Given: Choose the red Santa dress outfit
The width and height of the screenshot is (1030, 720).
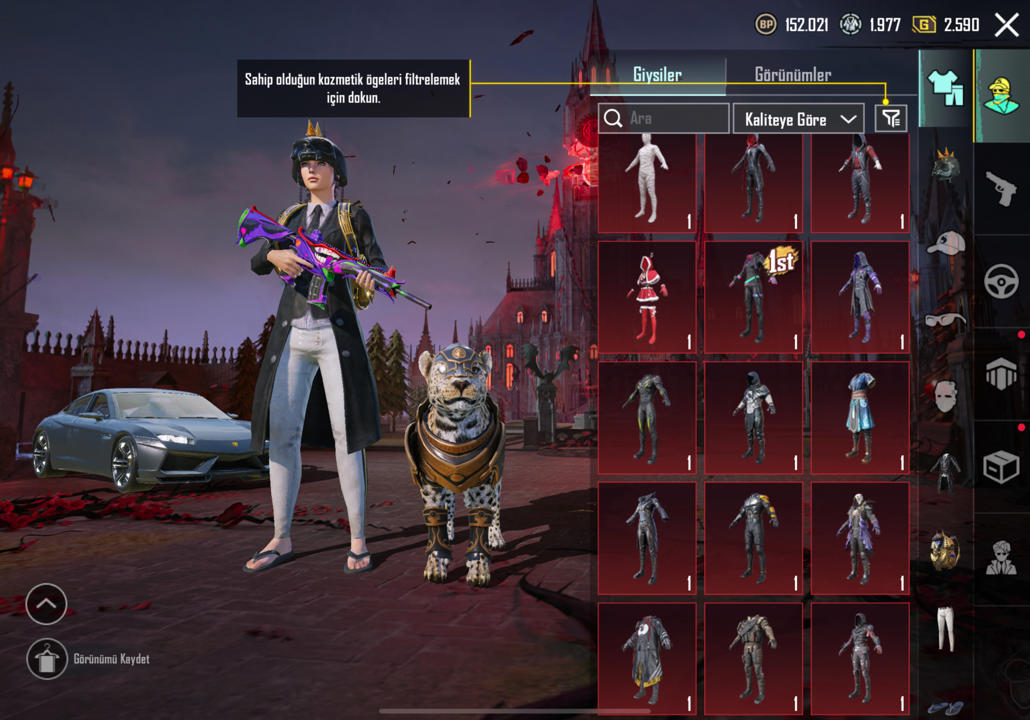Looking at the screenshot, I should point(647,296).
